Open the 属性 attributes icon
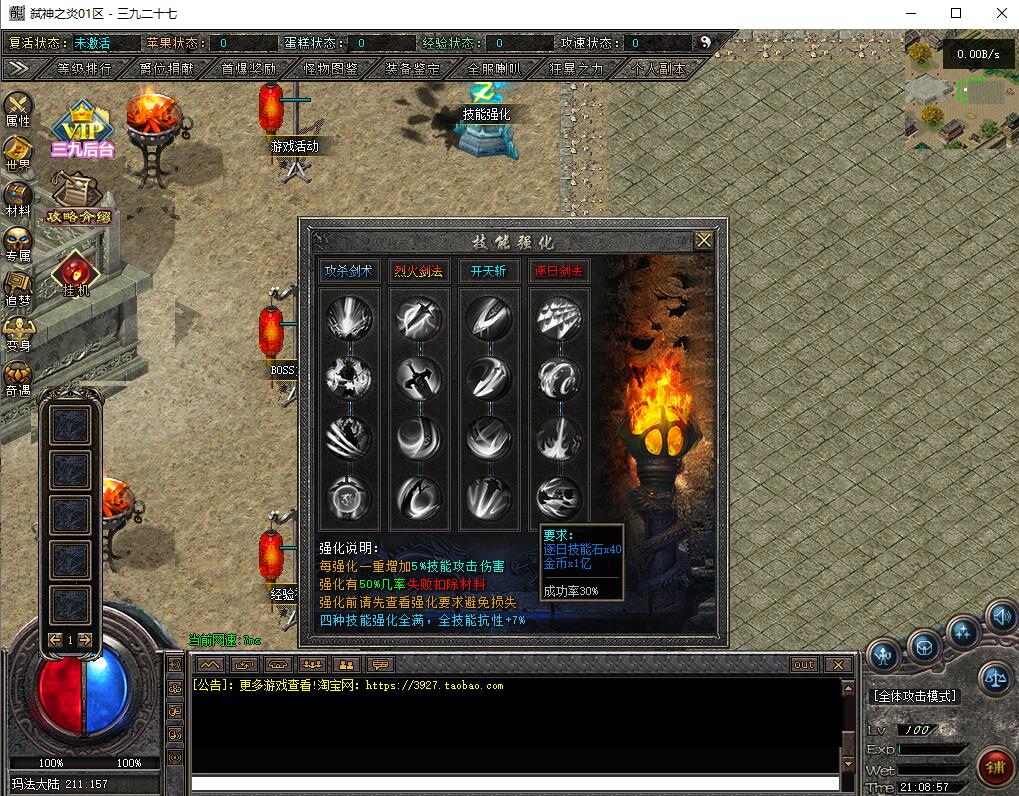1019x796 pixels. click(18, 109)
